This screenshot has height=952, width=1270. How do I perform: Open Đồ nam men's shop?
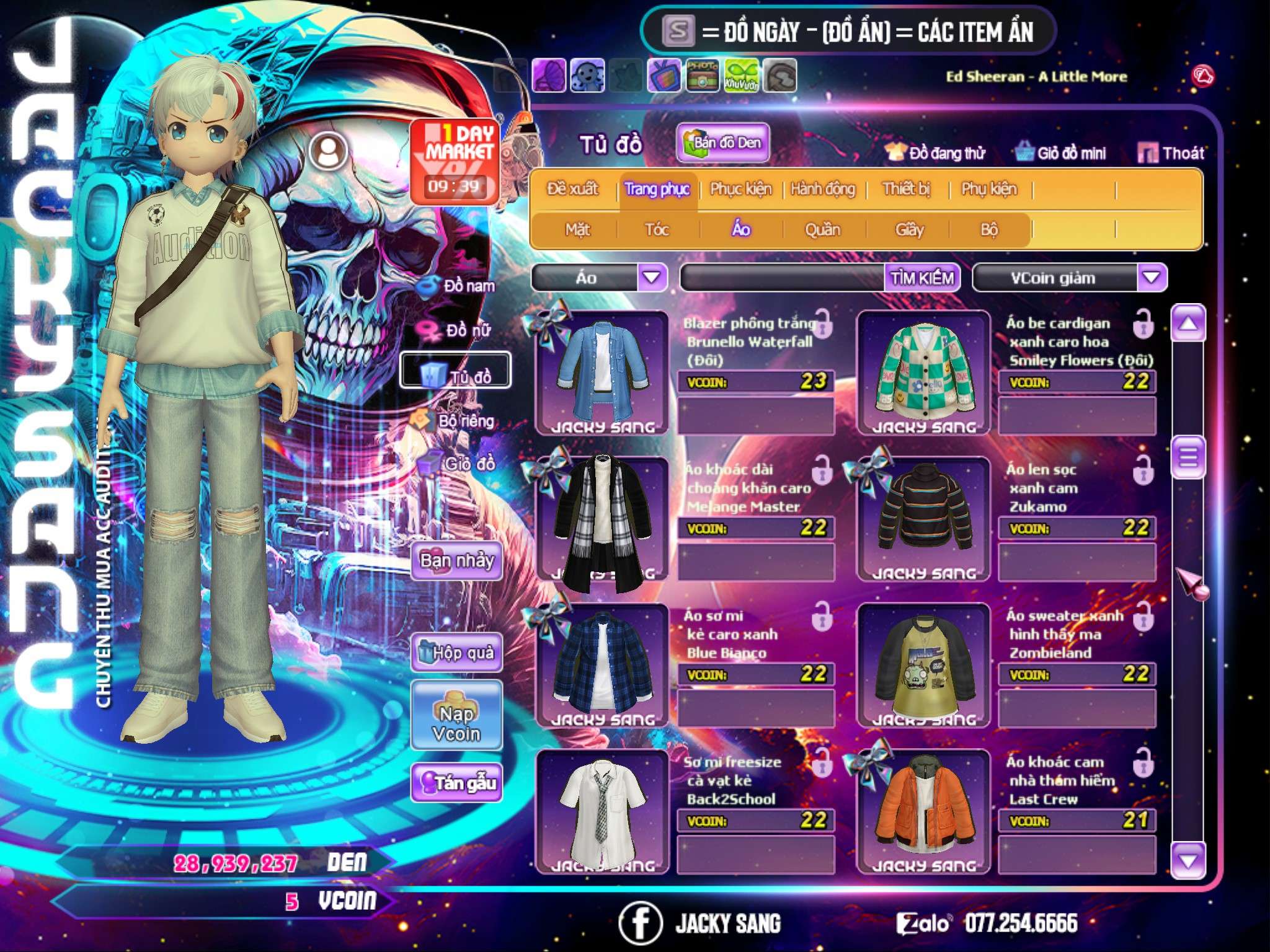tap(459, 286)
